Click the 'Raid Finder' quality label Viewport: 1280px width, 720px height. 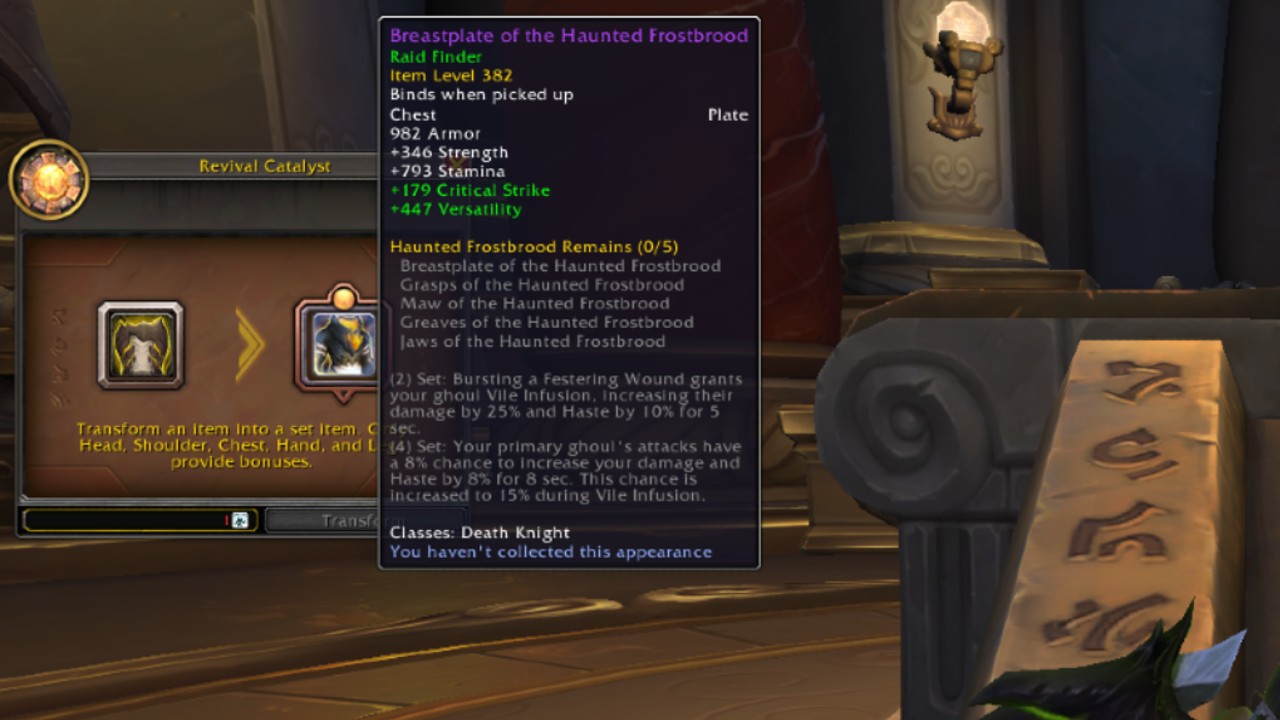pos(435,56)
